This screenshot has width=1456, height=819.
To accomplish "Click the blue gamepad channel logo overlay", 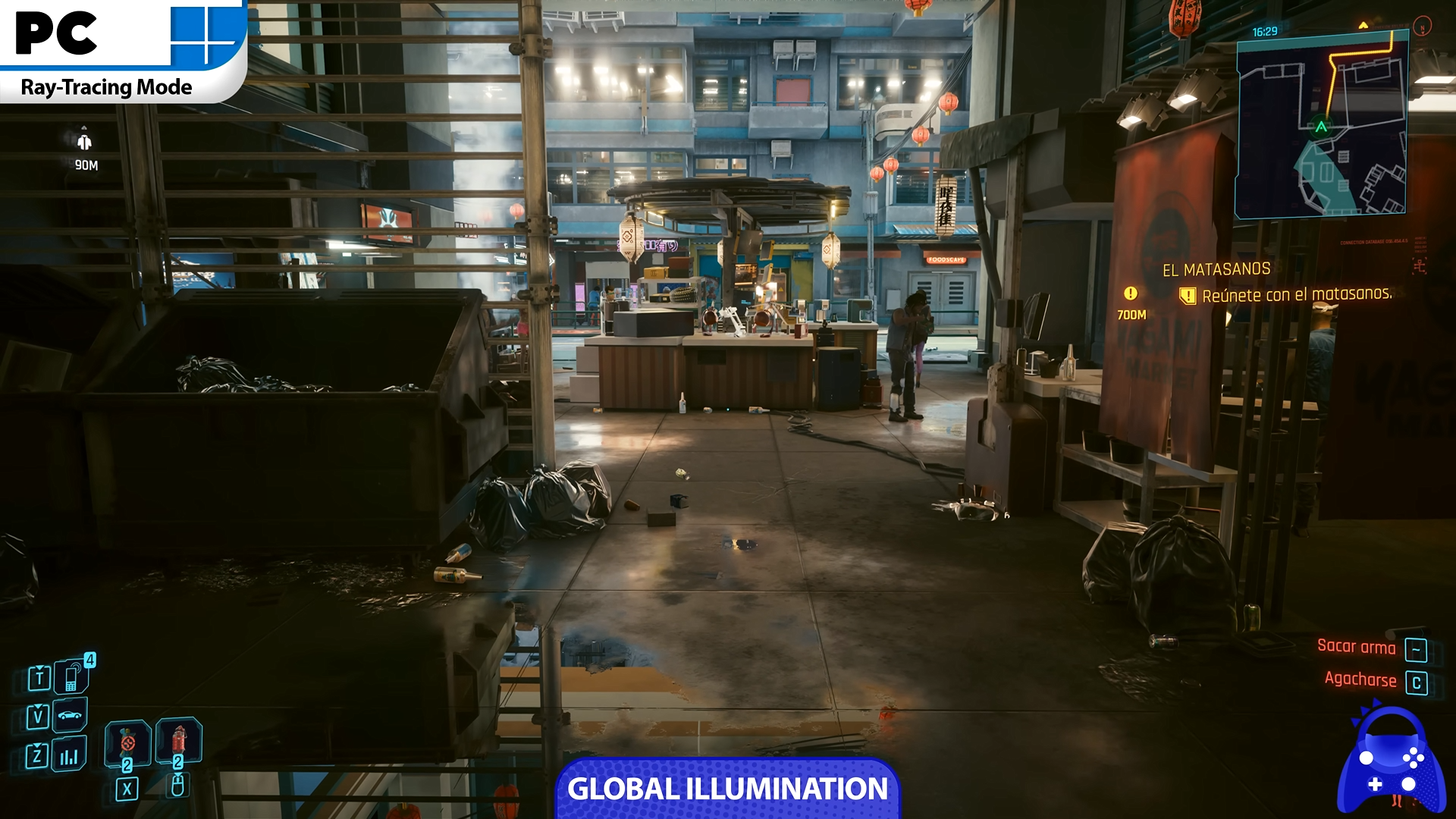I will pyautogui.click(x=1392, y=762).
